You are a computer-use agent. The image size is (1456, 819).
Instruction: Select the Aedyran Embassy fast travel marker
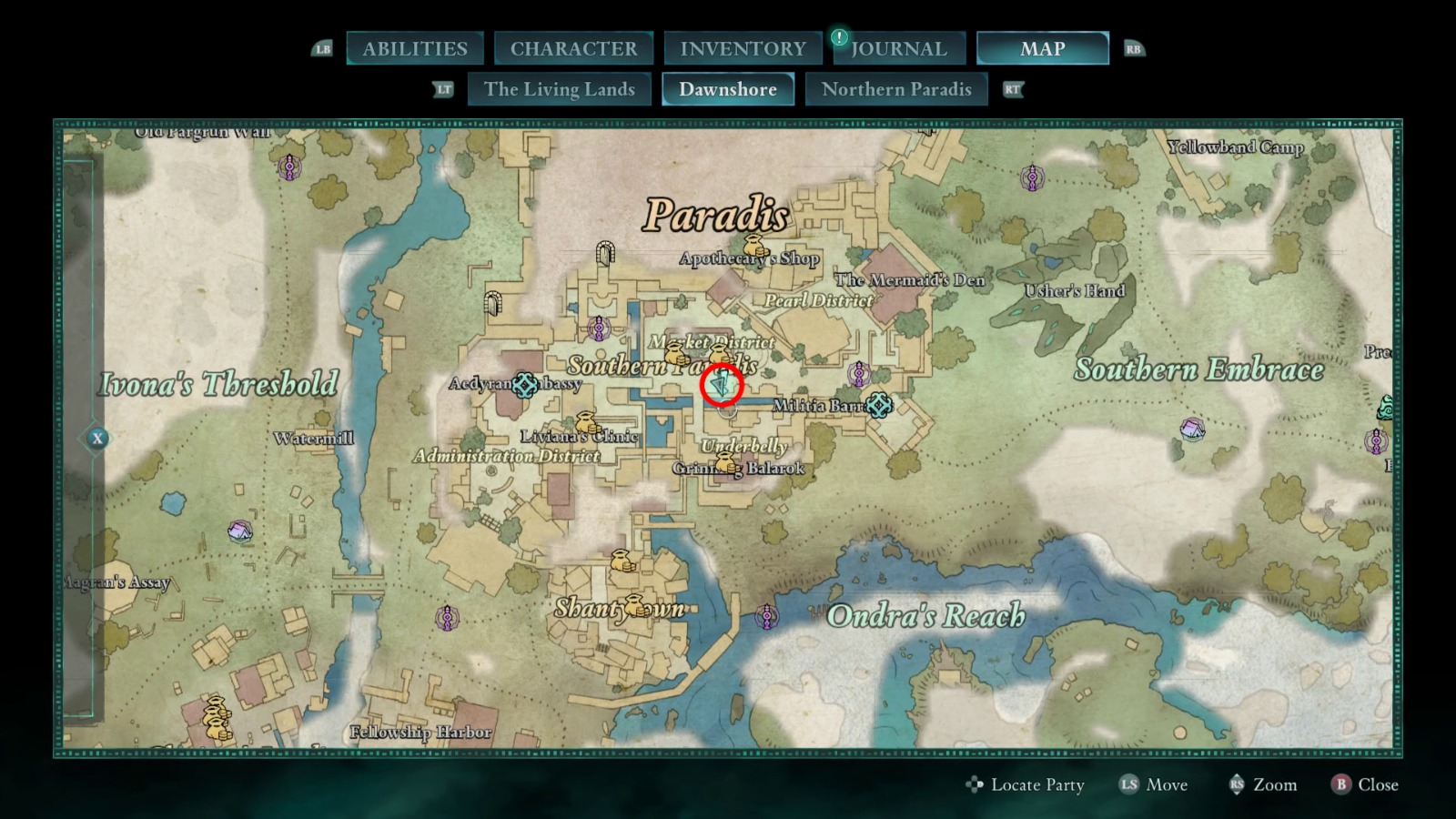coord(524,385)
